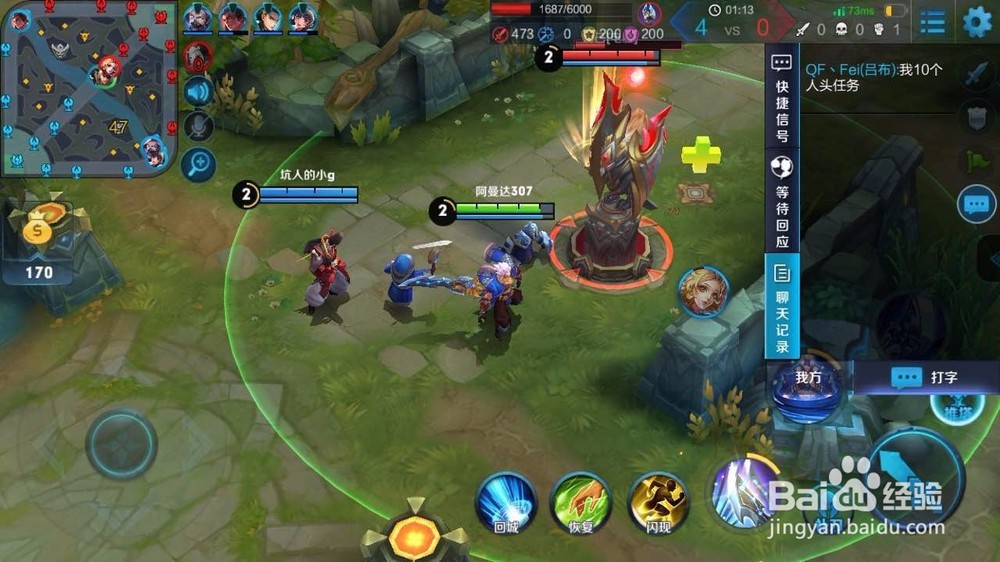The image size is (1000, 562).
Task: Click the minimap magnifier zoom button
Action: (198, 163)
